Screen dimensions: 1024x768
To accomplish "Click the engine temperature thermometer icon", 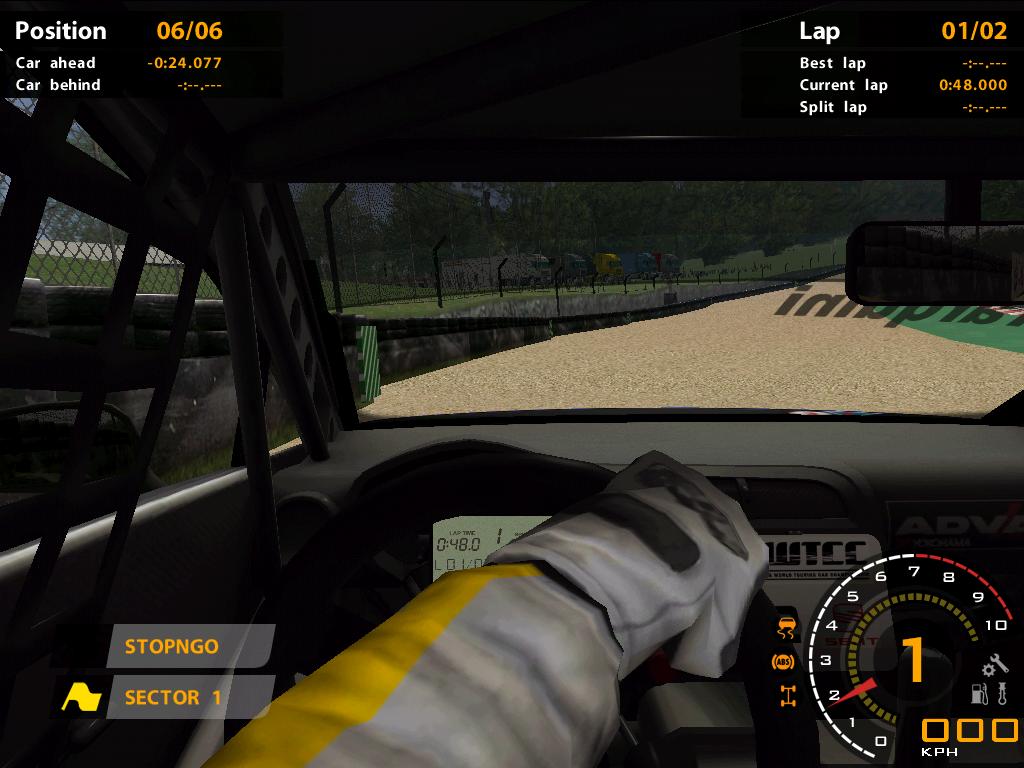I will pyautogui.click(x=1000, y=693).
